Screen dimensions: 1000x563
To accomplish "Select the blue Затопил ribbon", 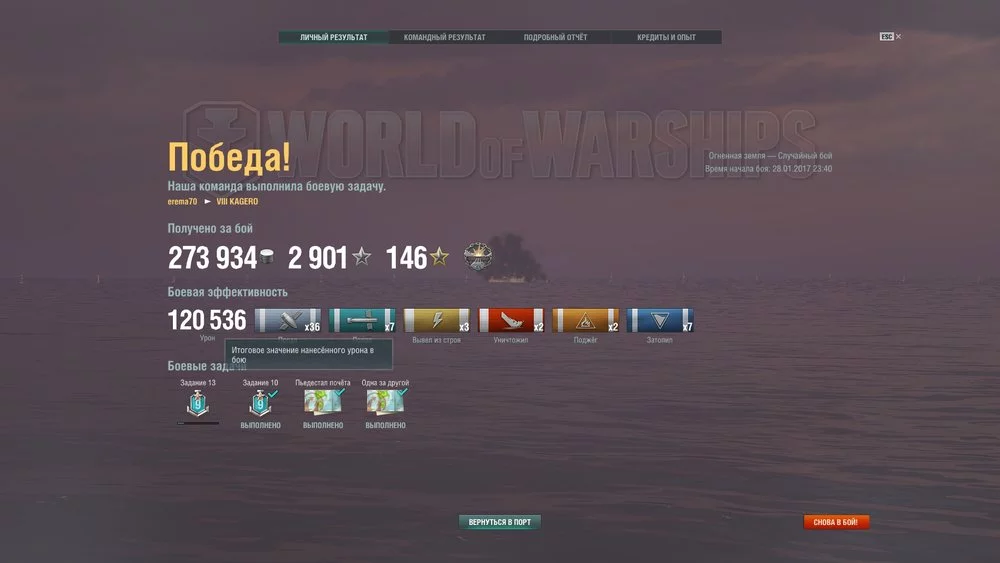I will tap(659, 321).
